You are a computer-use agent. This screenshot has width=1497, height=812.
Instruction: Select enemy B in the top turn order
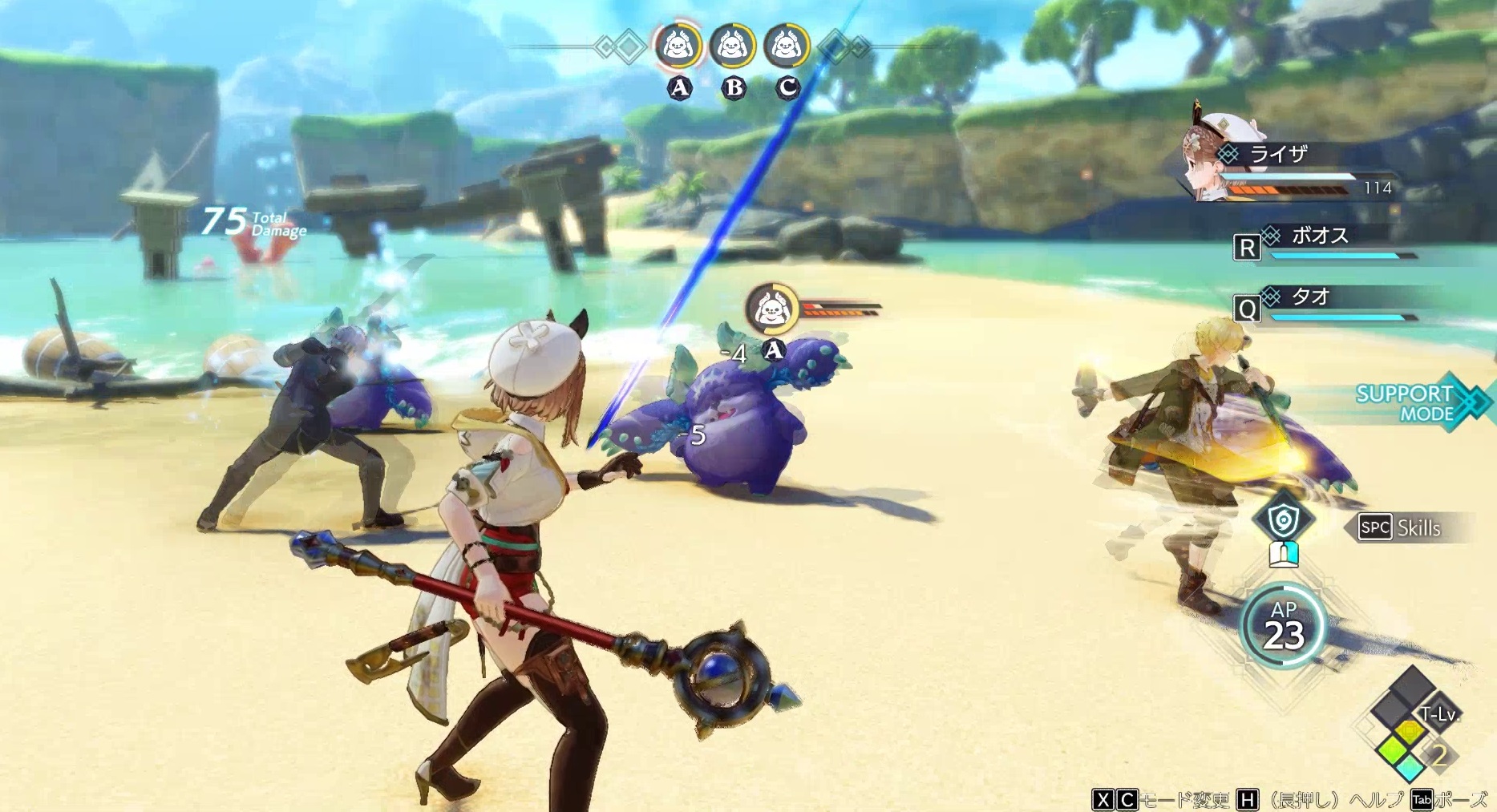tap(733, 47)
